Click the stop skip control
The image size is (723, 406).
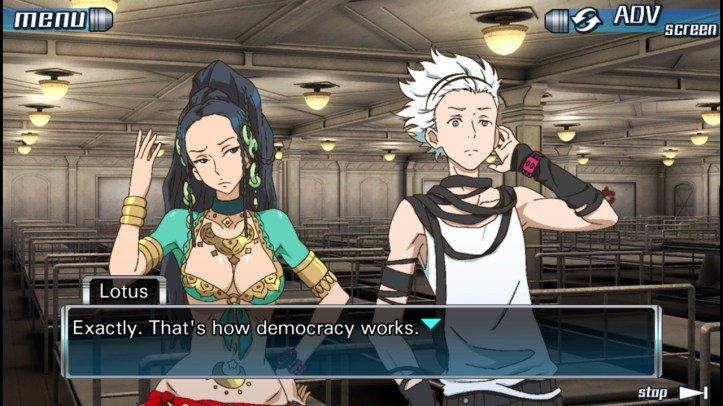(671, 392)
